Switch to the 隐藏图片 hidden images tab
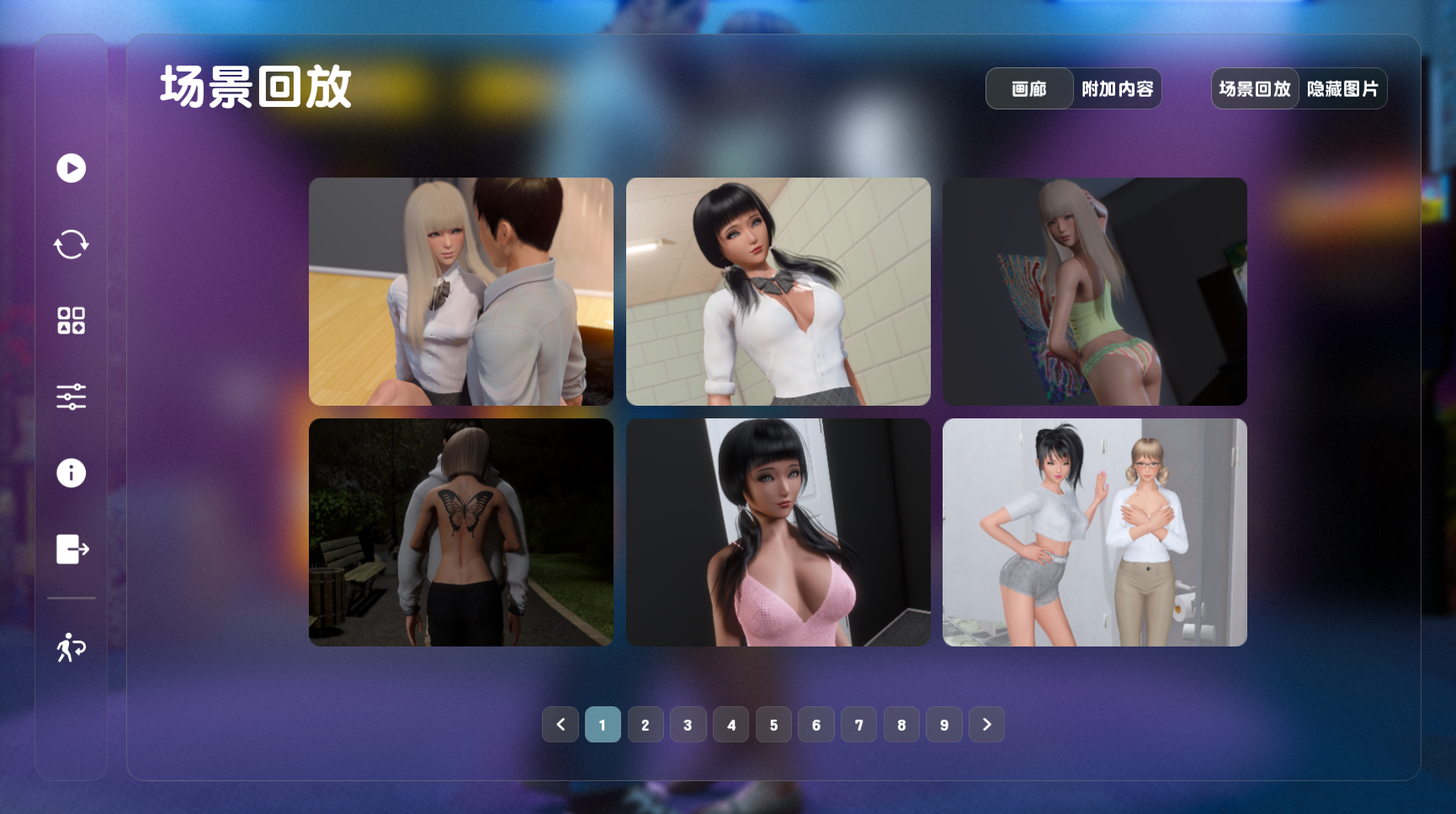This screenshot has height=814, width=1456. pos(1342,88)
